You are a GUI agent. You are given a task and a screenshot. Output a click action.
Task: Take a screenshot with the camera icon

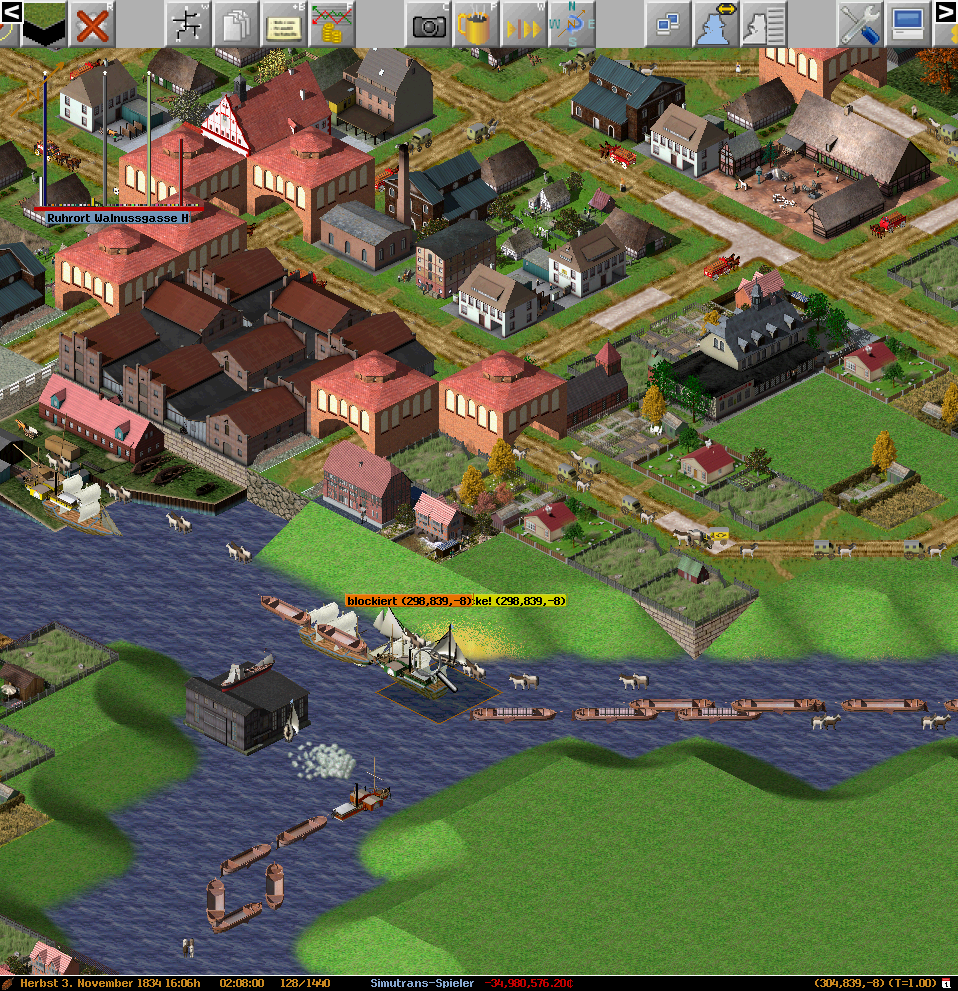[x=429, y=22]
